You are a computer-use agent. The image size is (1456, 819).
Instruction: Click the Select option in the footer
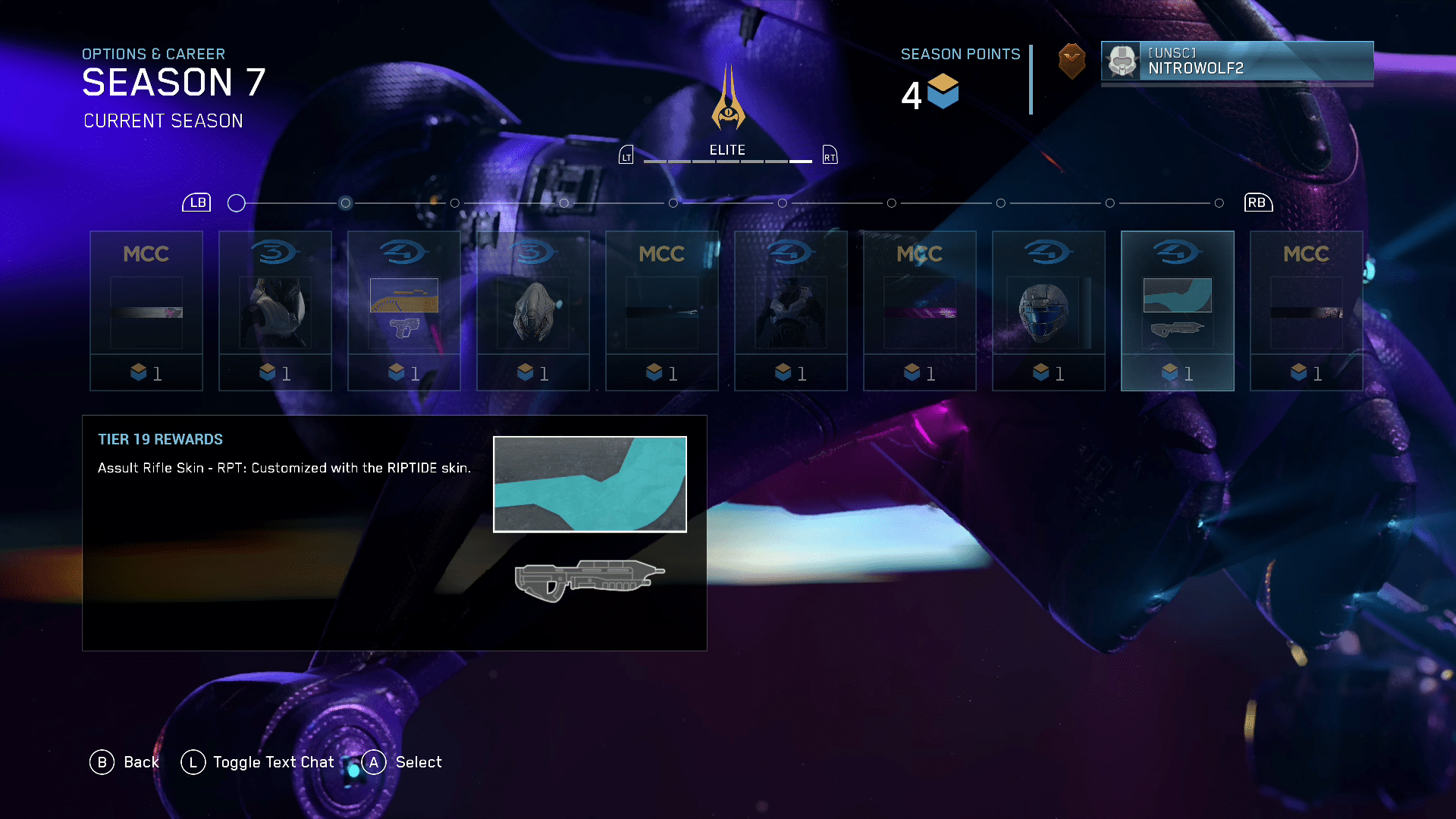coord(403,762)
